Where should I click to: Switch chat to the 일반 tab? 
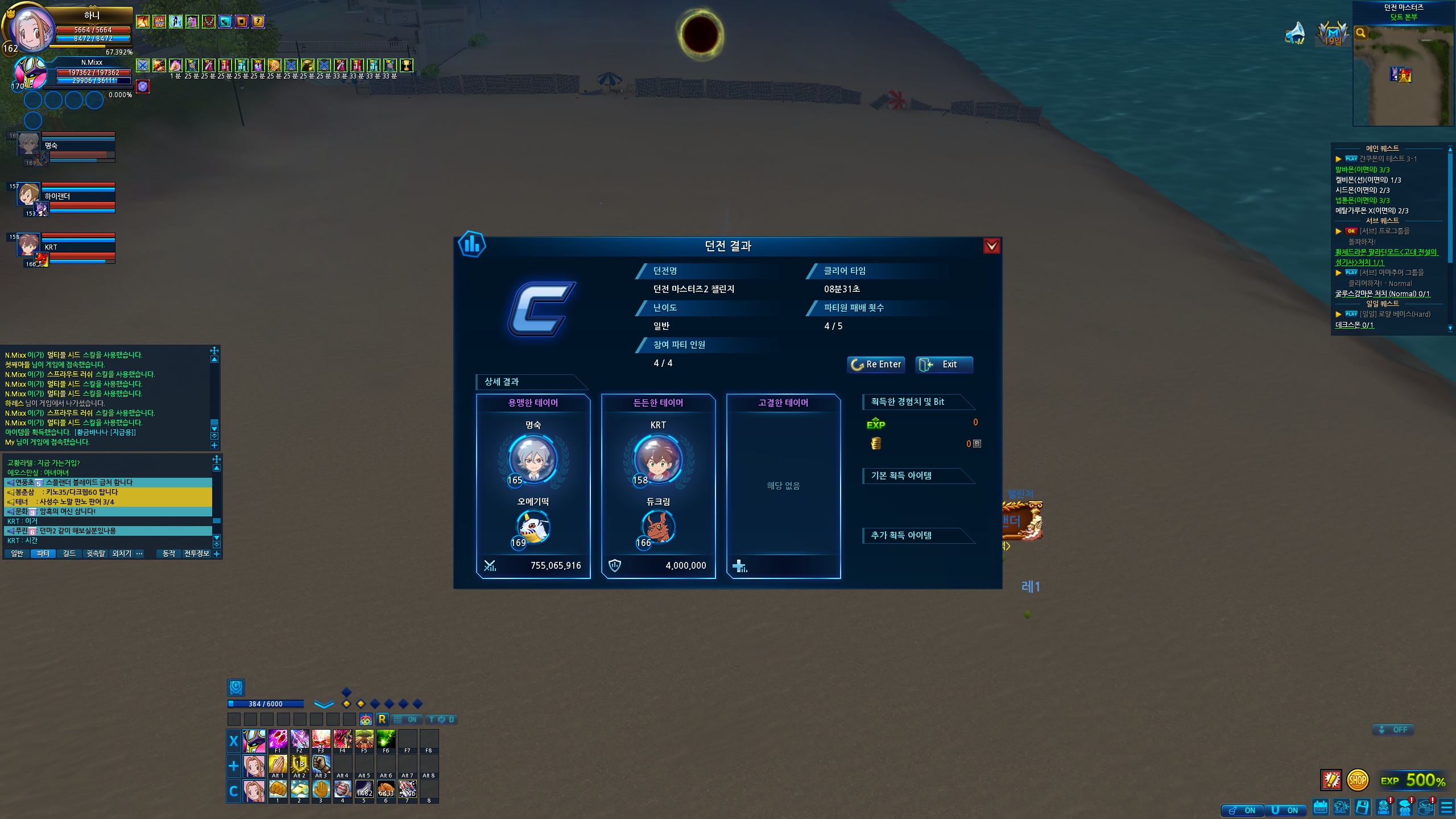click(x=17, y=553)
